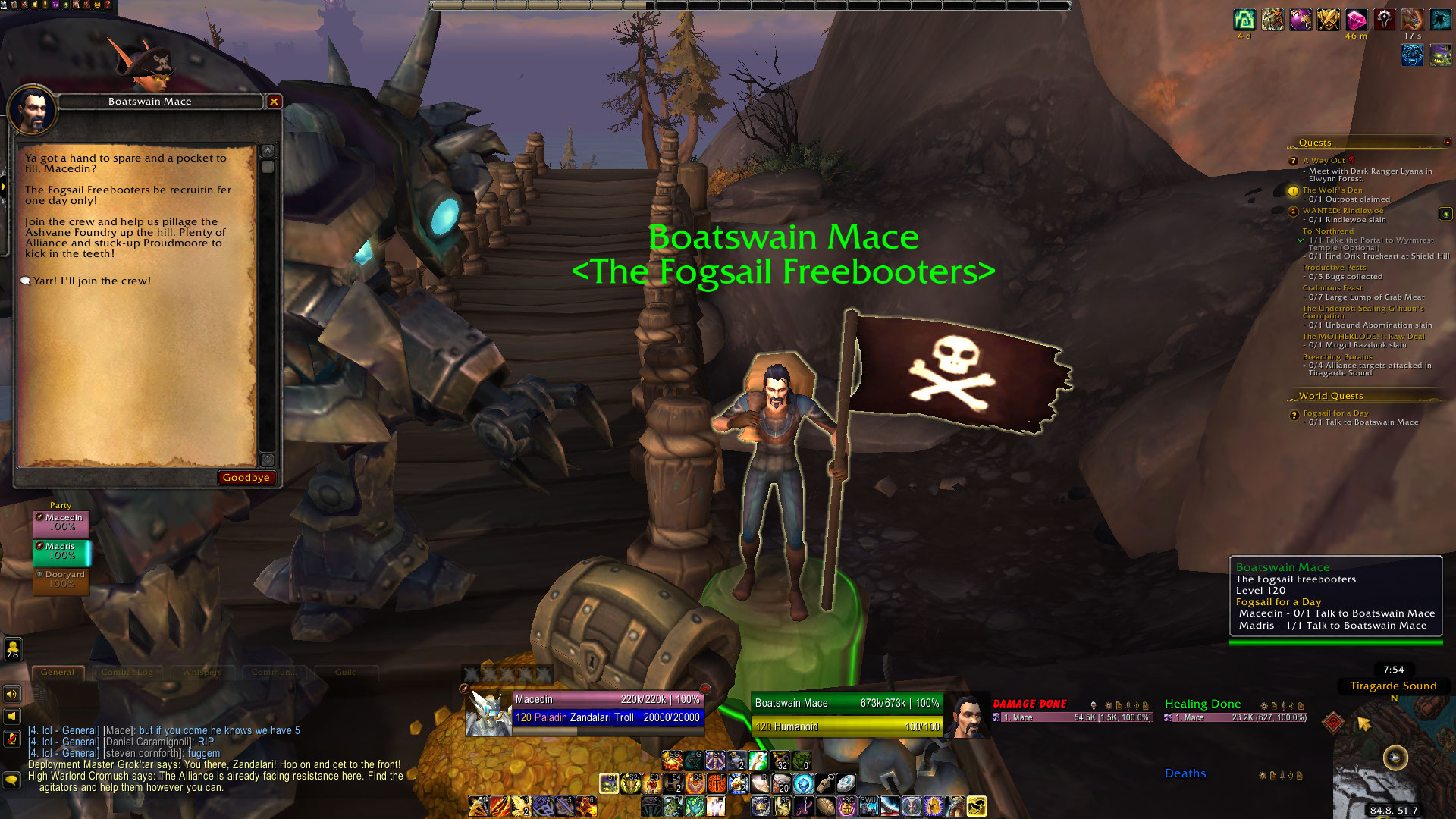Select the Guild chat tab
Image resolution: width=1456 pixels, height=819 pixels.
tap(346, 673)
